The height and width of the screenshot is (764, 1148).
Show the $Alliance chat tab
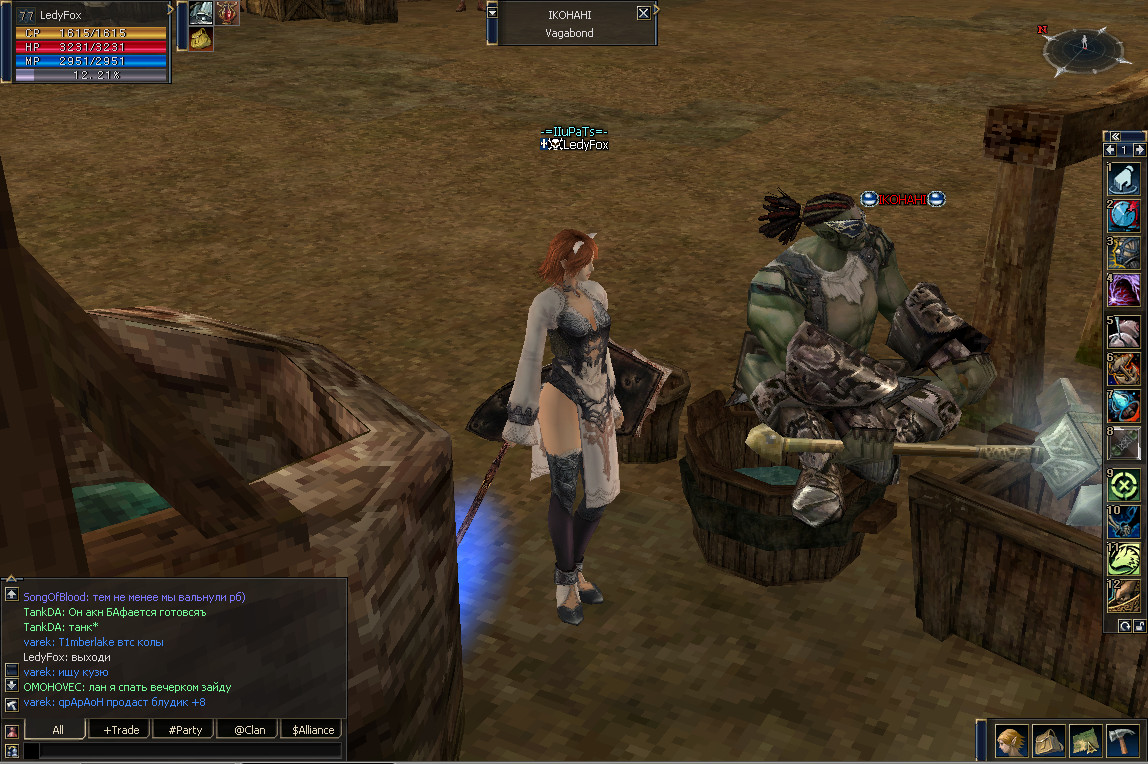point(312,729)
